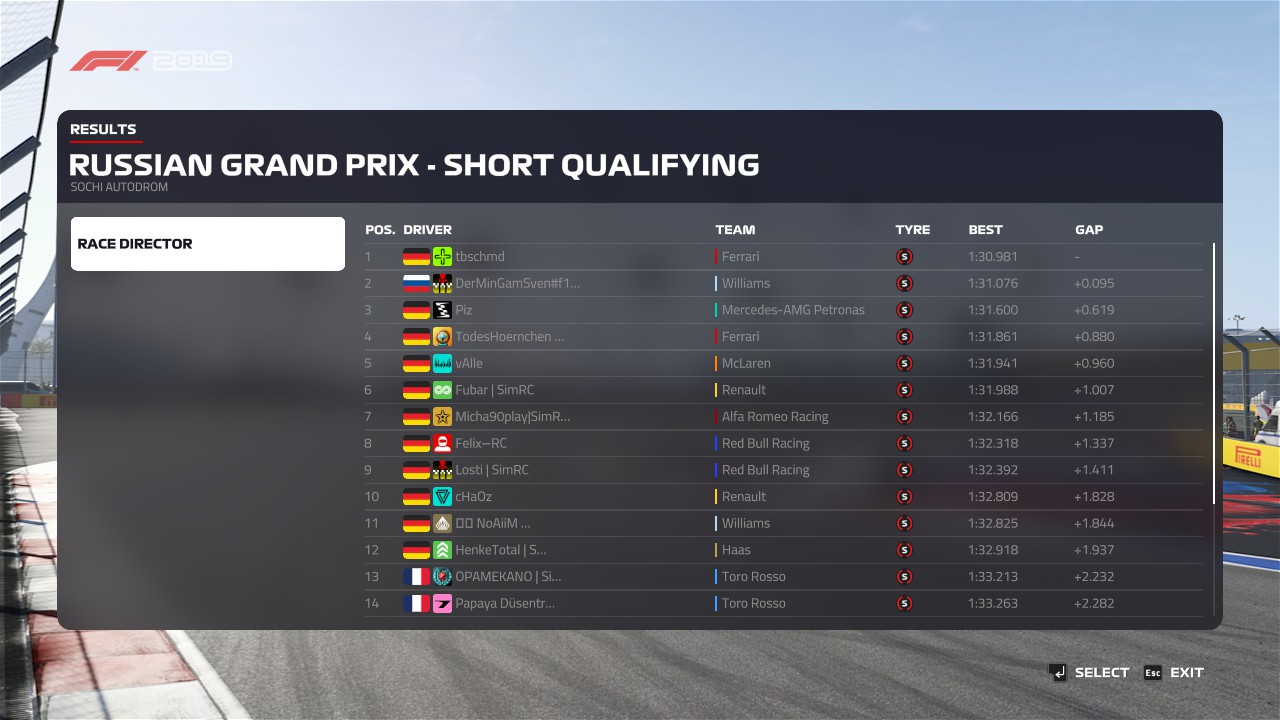Choose the DerMinGamSven driver row
The width and height of the screenshot is (1280, 720).
point(782,284)
